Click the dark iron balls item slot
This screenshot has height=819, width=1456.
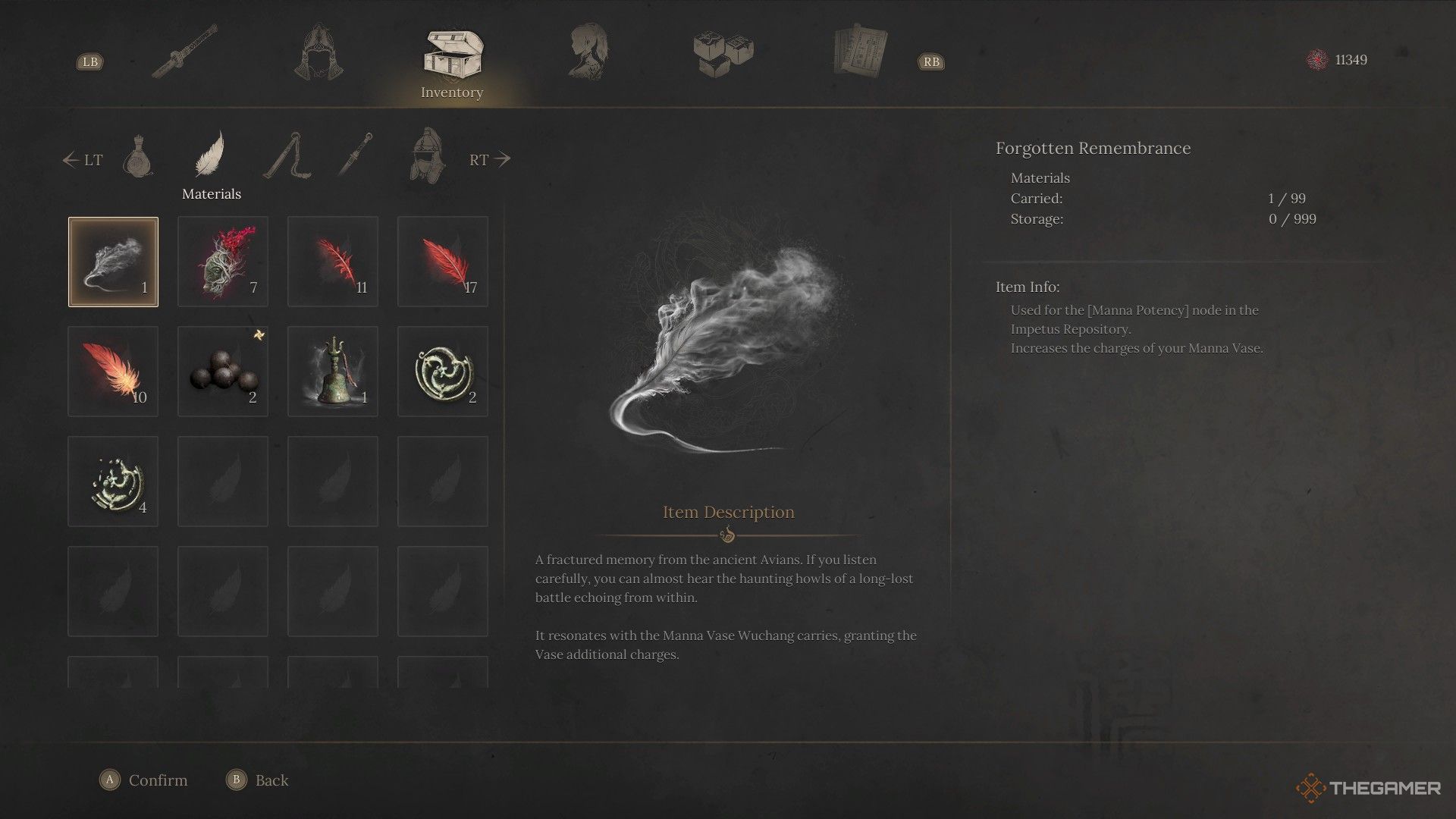(x=223, y=372)
